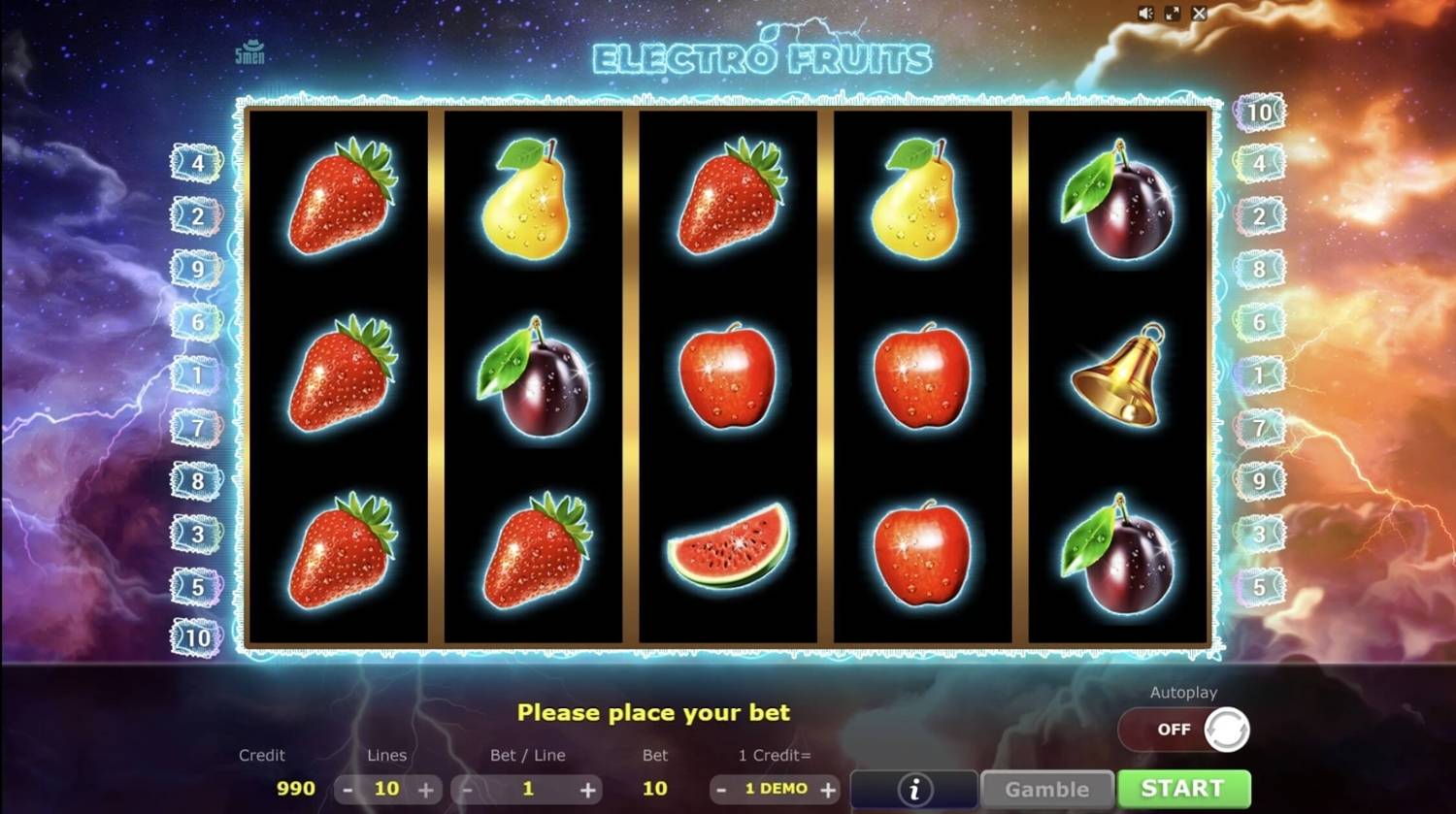The width and height of the screenshot is (1456, 814).
Task: Increase credit denomination with plus beside 1 DEMO
Action: coord(827,789)
